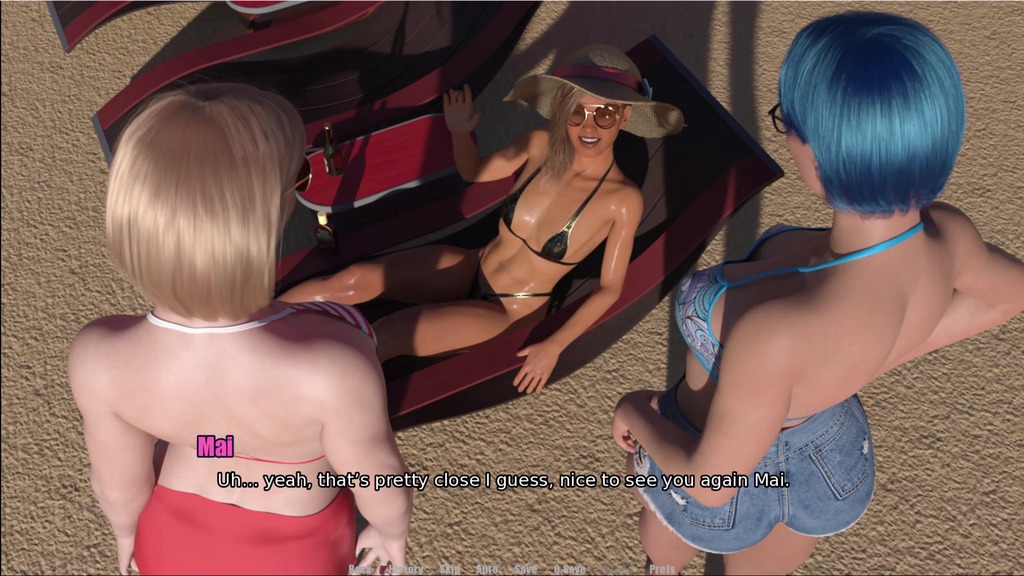Screen dimensions: 1024x576
Task: Toggle Auto dialogue advance
Action: tap(487, 569)
